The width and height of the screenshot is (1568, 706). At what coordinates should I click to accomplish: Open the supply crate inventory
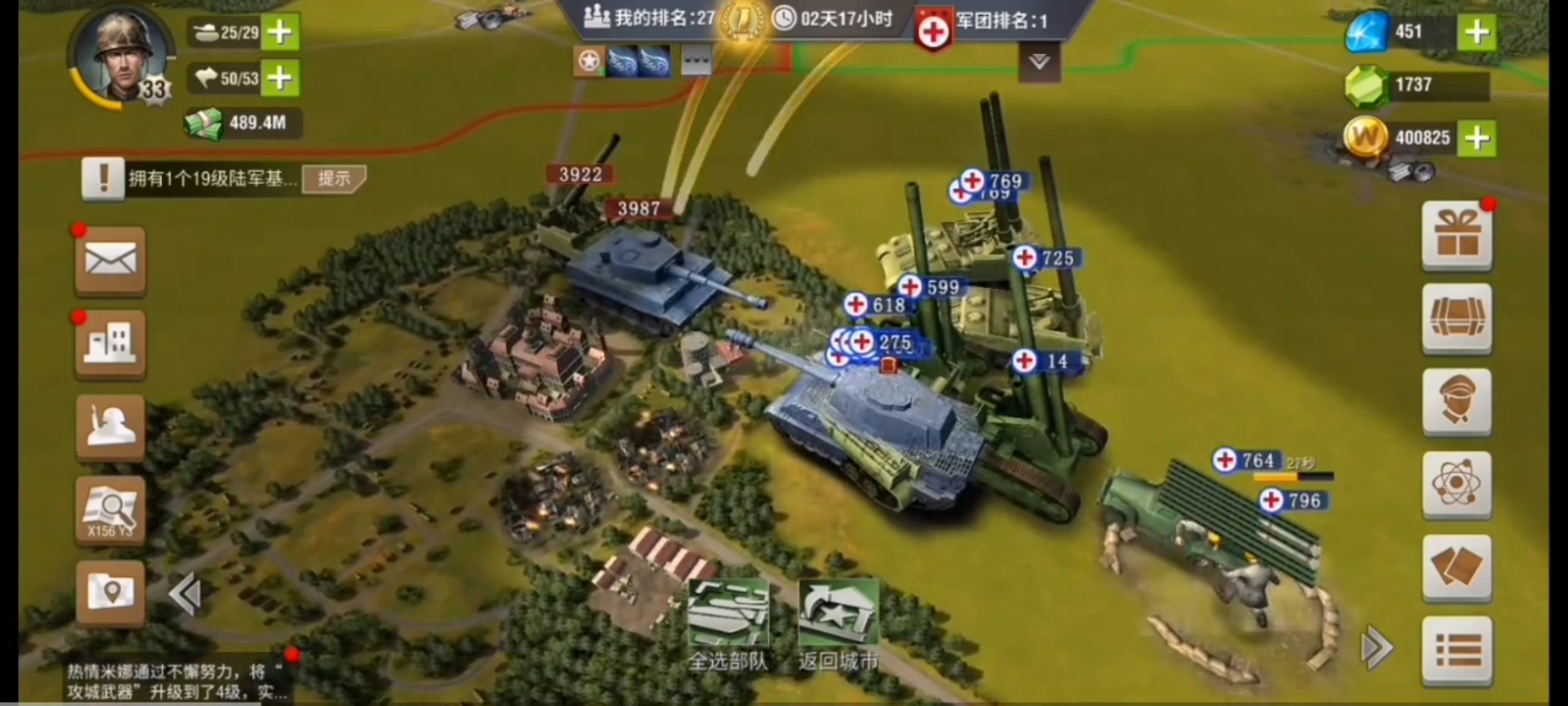pyautogui.click(x=1457, y=319)
